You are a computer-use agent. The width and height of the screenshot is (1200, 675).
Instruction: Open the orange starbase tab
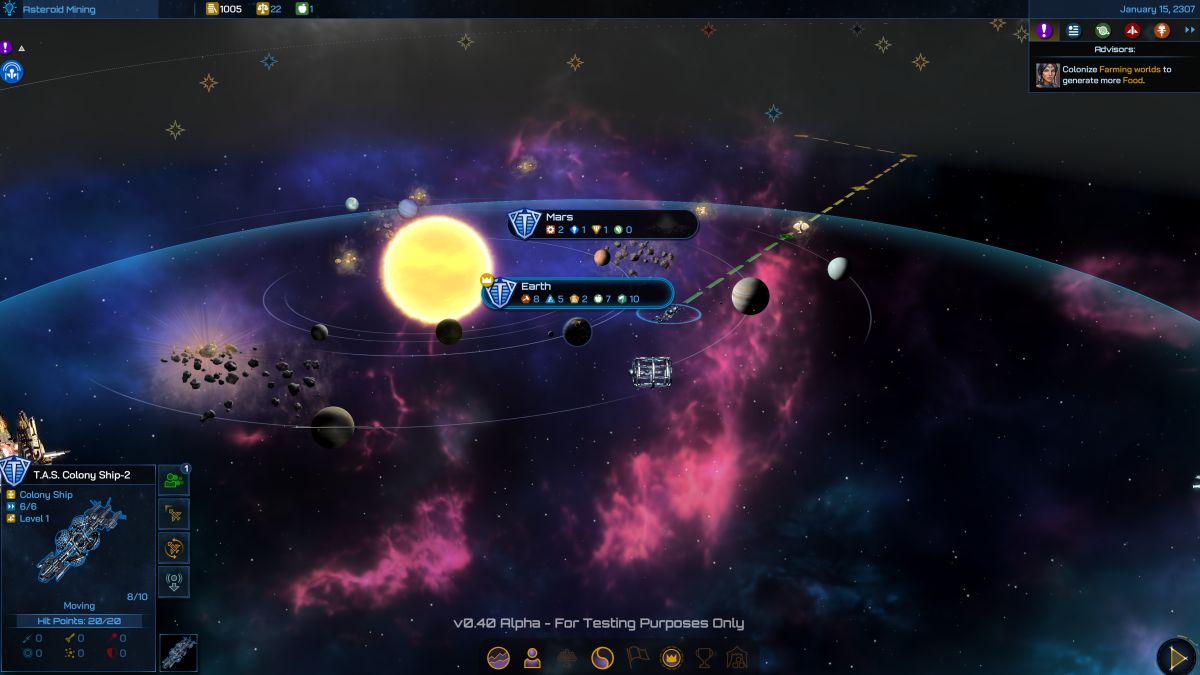(x=1161, y=30)
